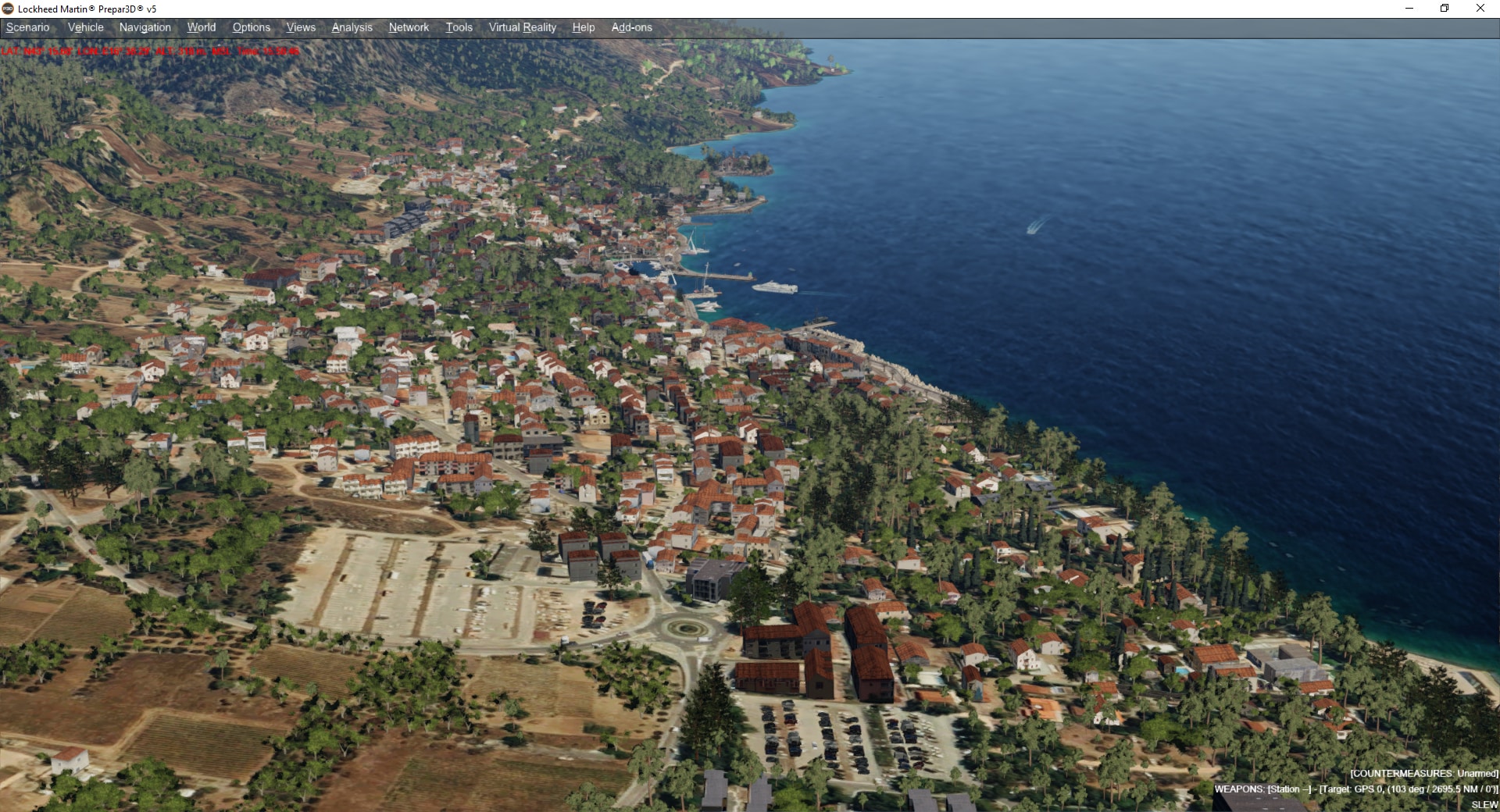Viewport: 1500px width, 812px height.
Task: Open the Views menu
Action: click(x=301, y=27)
